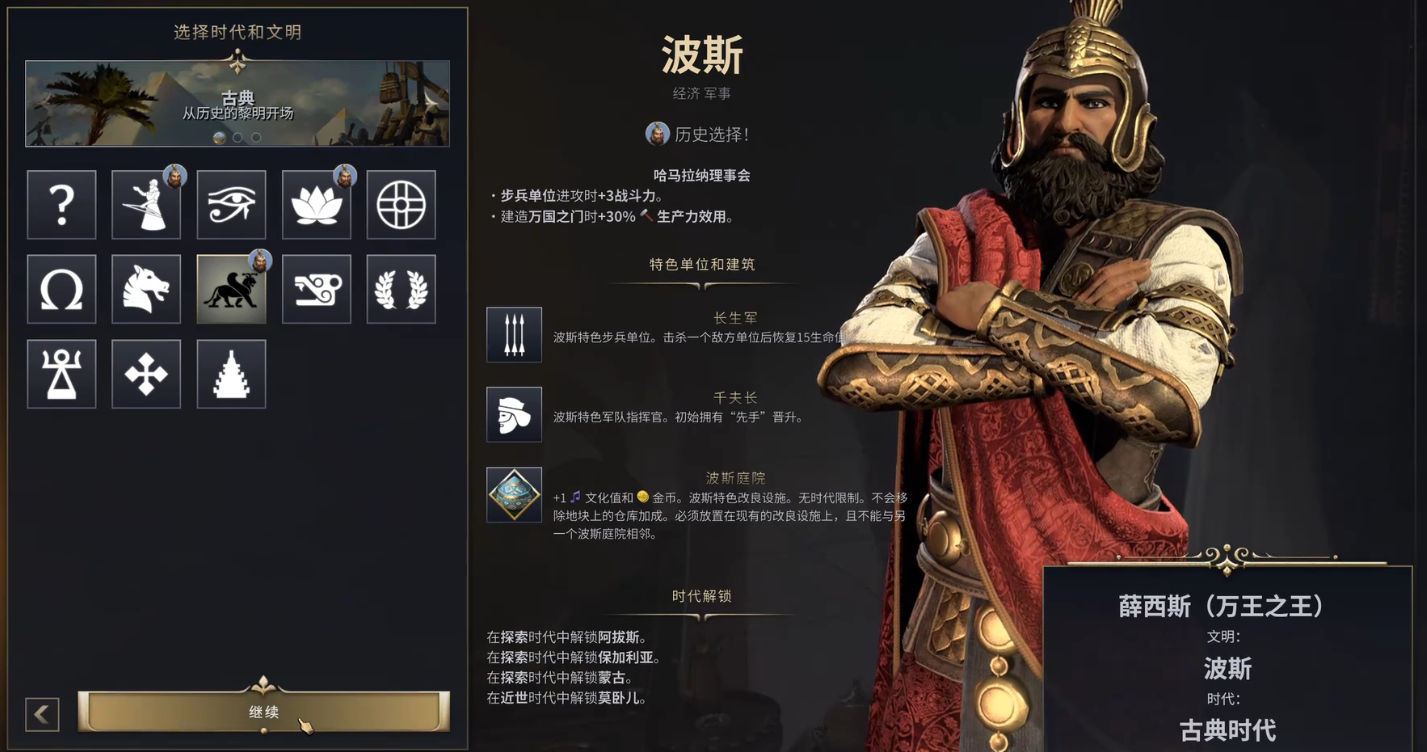The height and width of the screenshot is (752, 1427).
Task: Click the back arrow at bottom left
Action: click(40, 713)
